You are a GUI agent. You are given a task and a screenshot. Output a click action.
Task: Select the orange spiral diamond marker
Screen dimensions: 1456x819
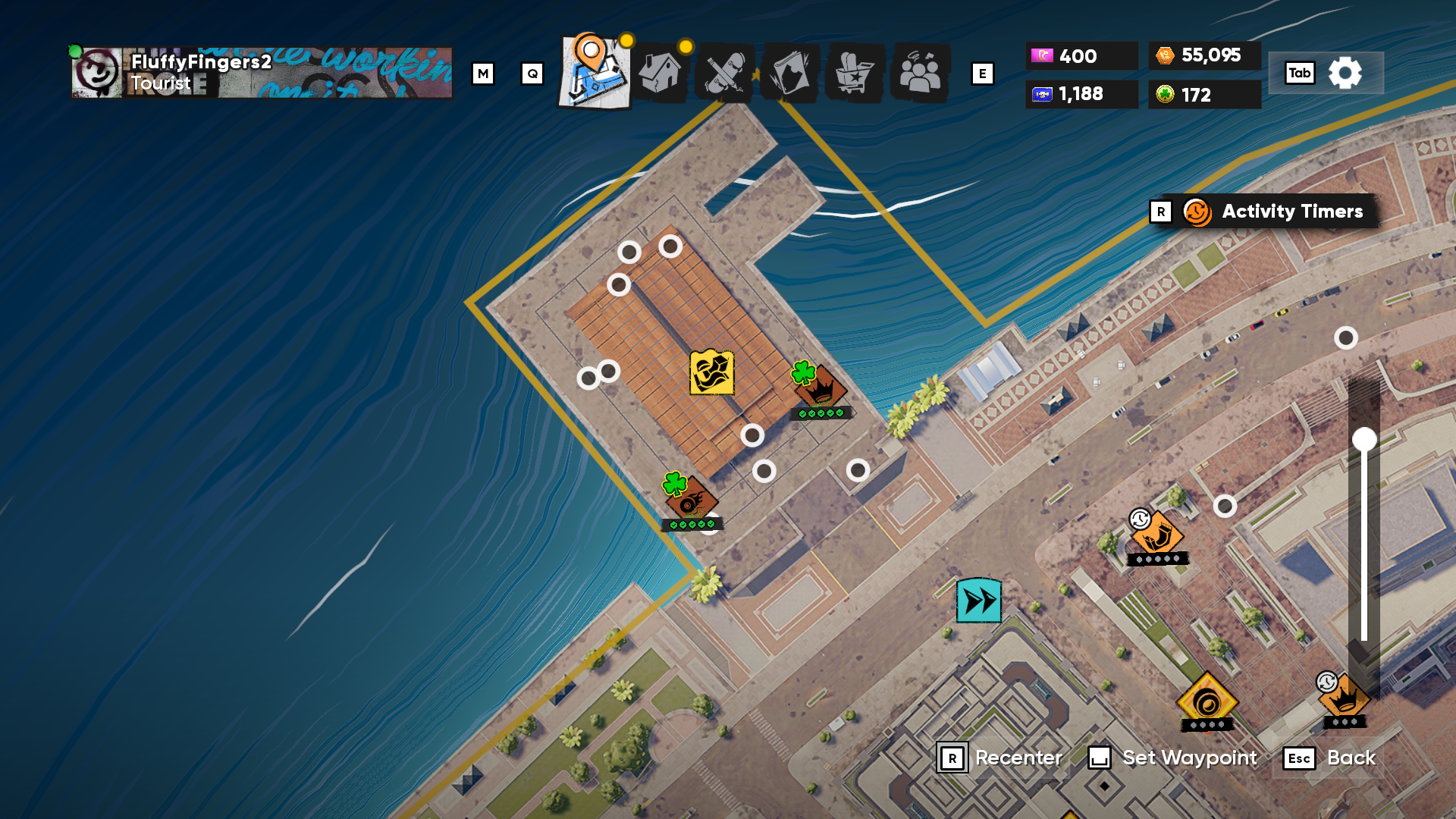tap(1207, 703)
